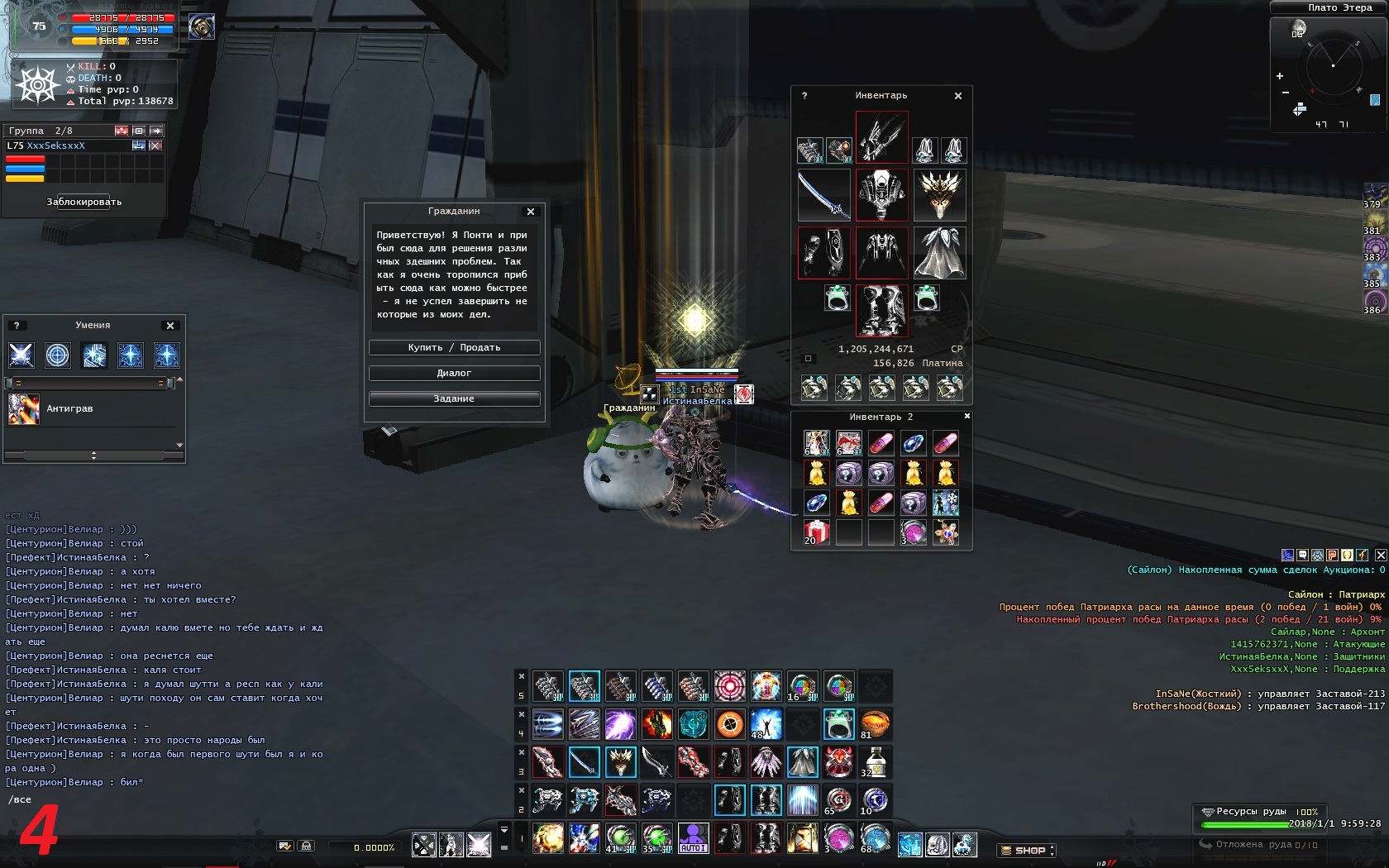Open the Купить / Продать trade option
The height and width of the screenshot is (868, 1389).
454,348
